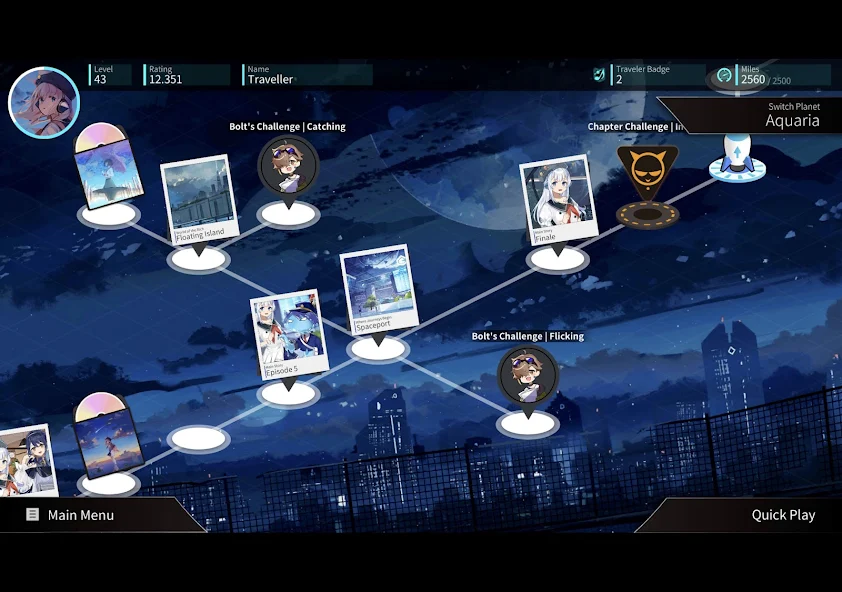This screenshot has height=592, width=842.
Task: Select Bolt's Challenge Catching node
Action: [288, 166]
